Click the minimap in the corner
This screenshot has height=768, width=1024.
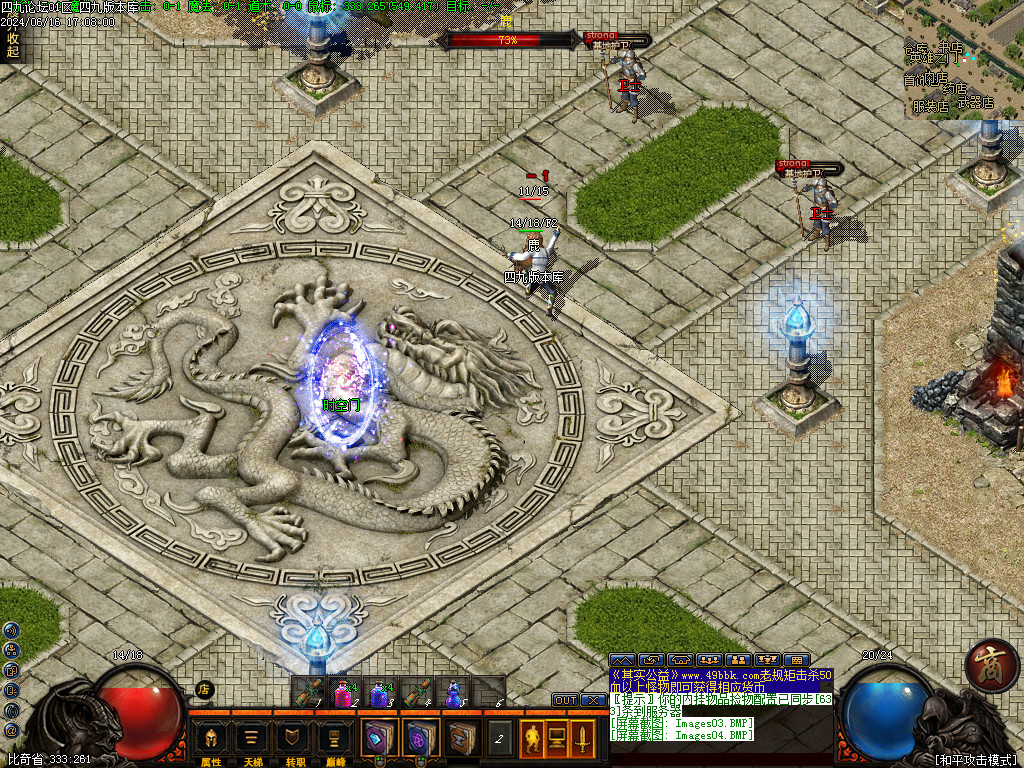pyautogui.click(x=964, y=58)
